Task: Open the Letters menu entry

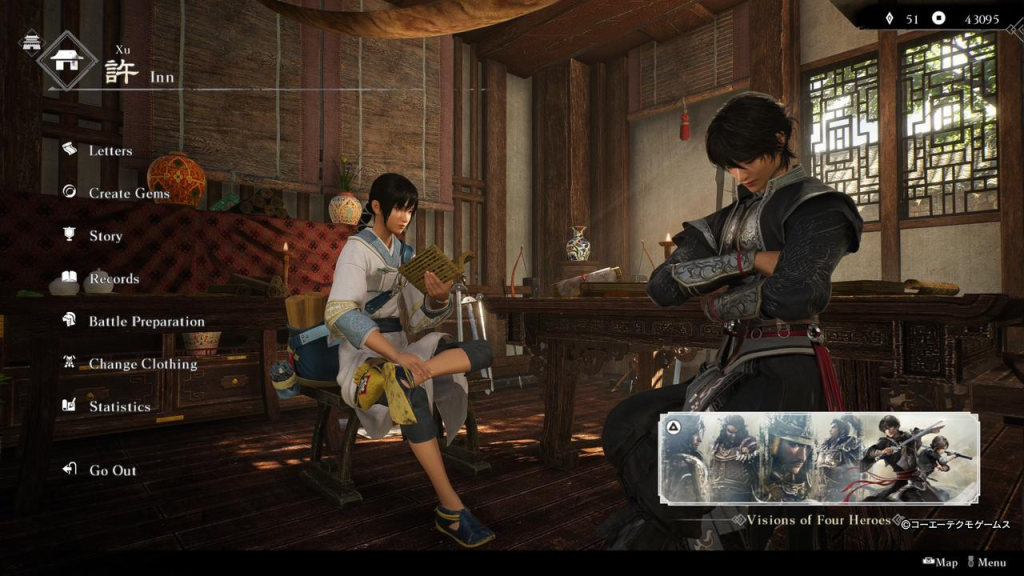Action: coord(110,151)
